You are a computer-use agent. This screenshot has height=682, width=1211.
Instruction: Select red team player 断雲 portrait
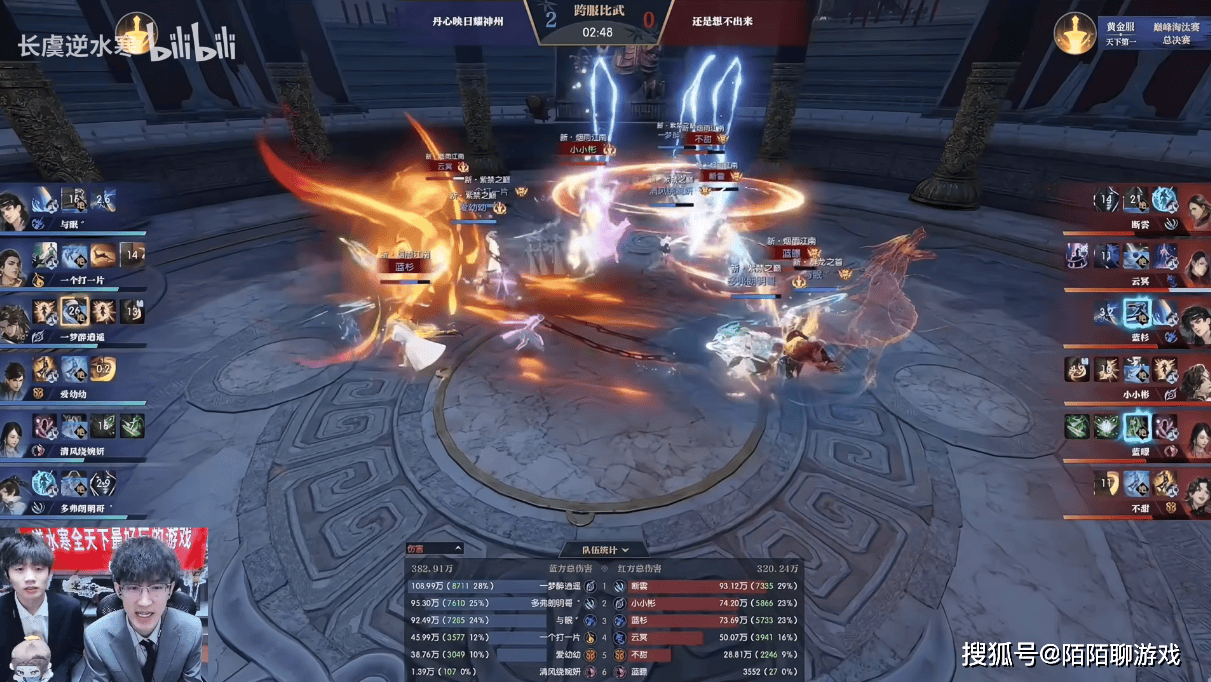1195,205
